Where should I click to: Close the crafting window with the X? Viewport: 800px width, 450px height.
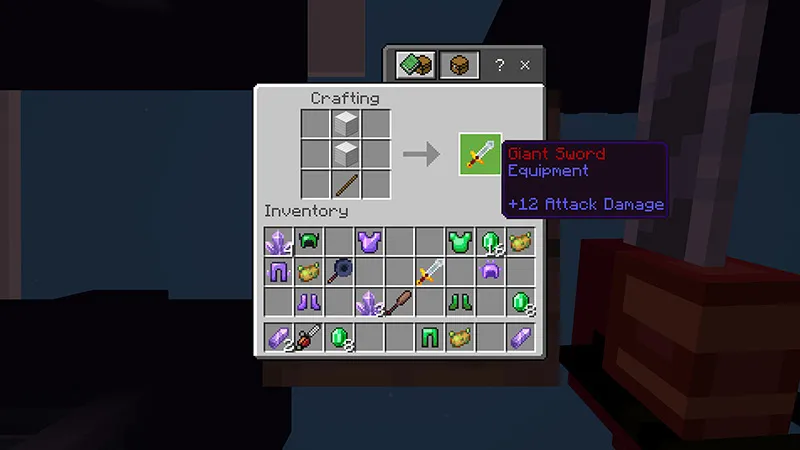point(525,66)
